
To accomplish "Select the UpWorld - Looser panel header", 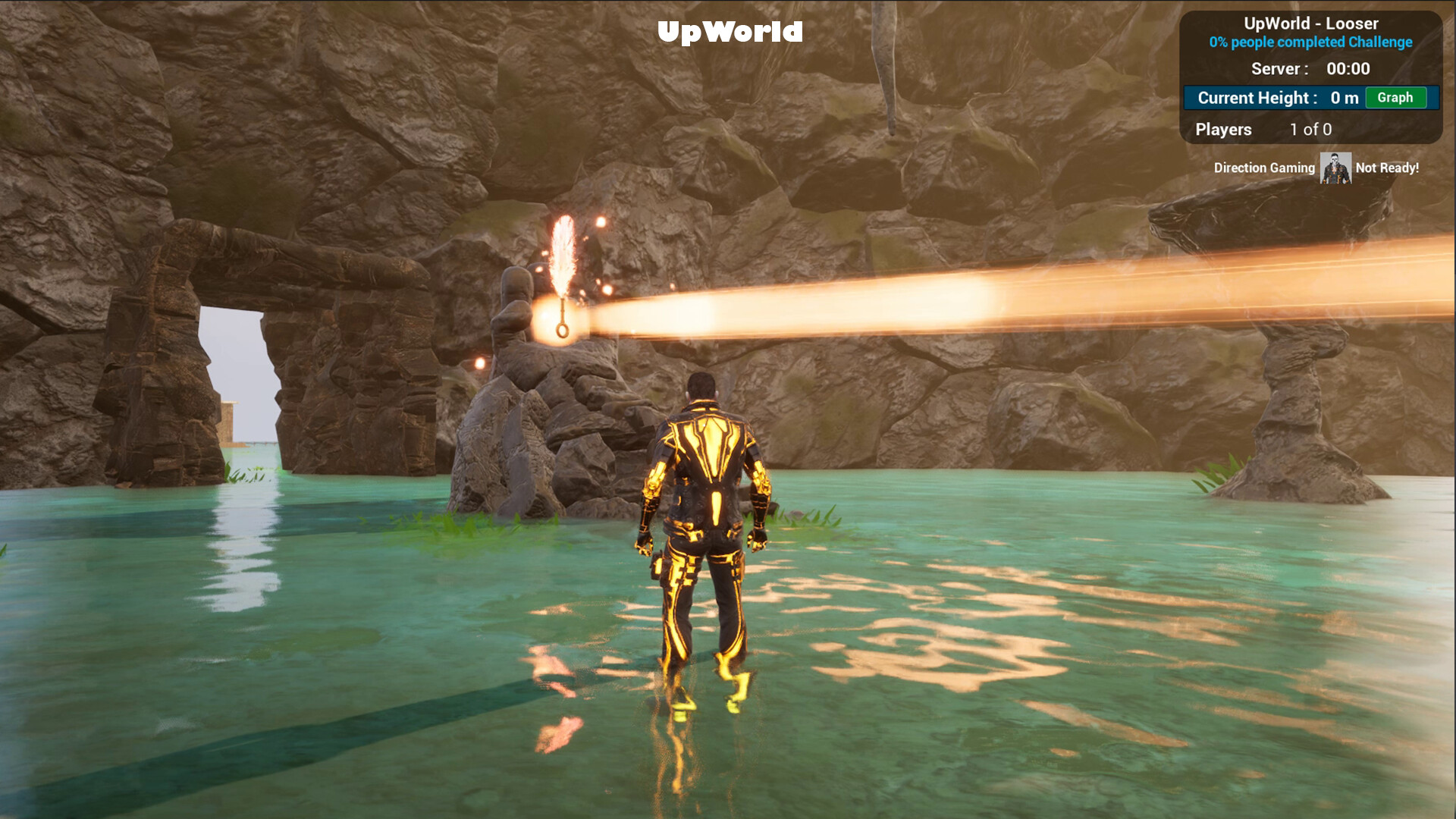I will pos(1310,24).
